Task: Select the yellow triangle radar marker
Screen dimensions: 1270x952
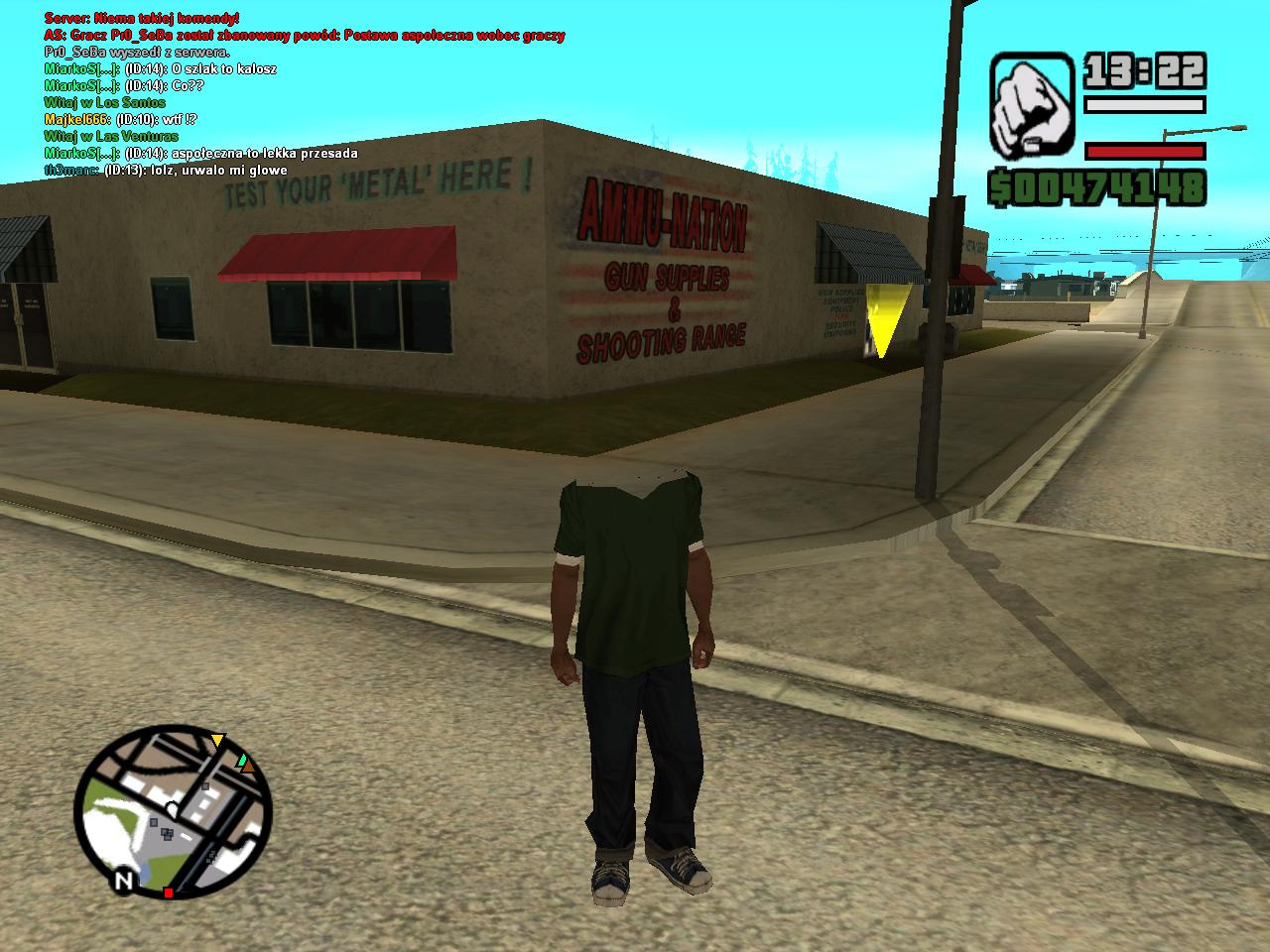Action: point(218,741)
